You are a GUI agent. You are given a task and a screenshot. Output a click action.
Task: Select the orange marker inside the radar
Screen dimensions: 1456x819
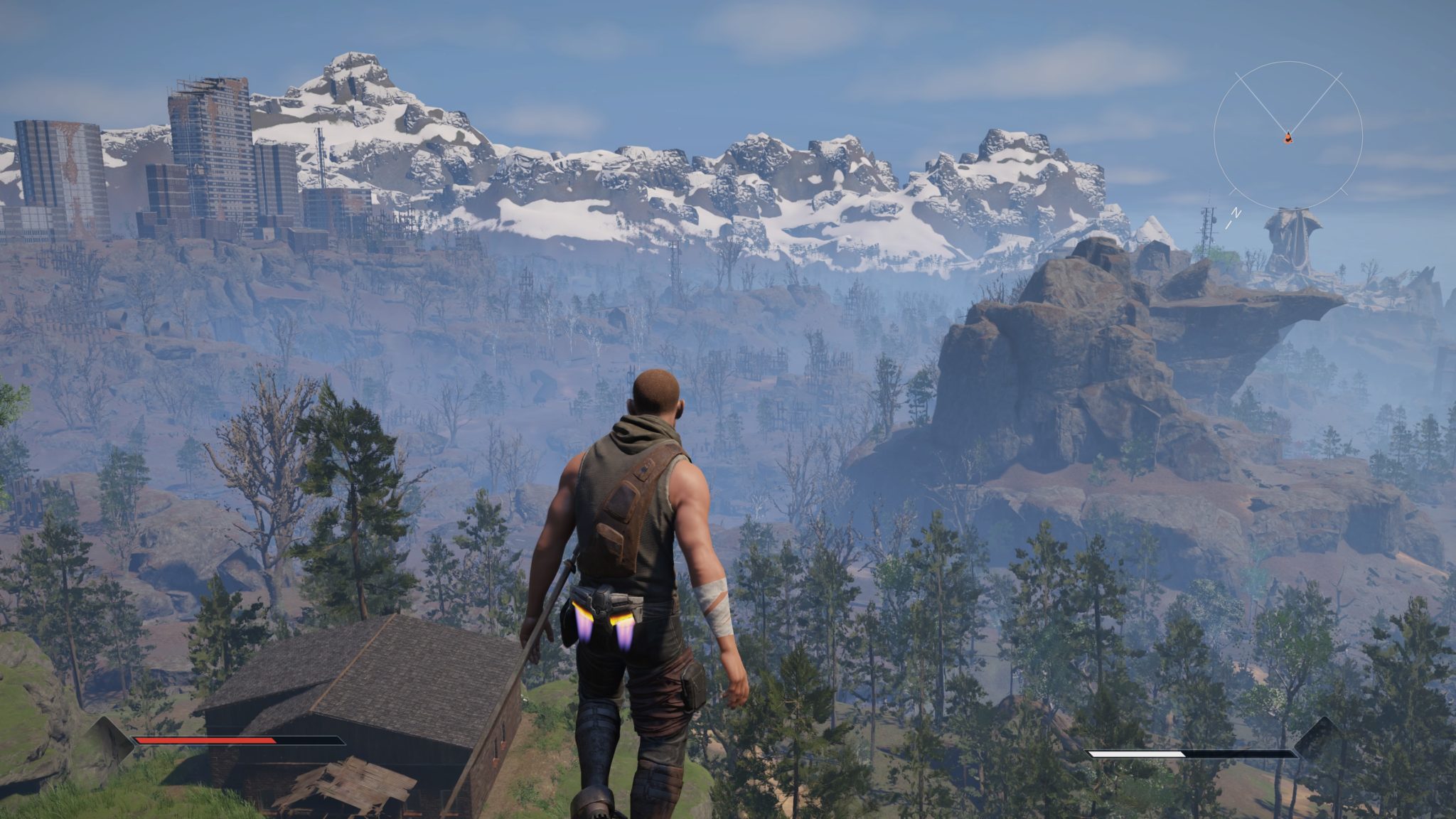(x=1288, y=138)
